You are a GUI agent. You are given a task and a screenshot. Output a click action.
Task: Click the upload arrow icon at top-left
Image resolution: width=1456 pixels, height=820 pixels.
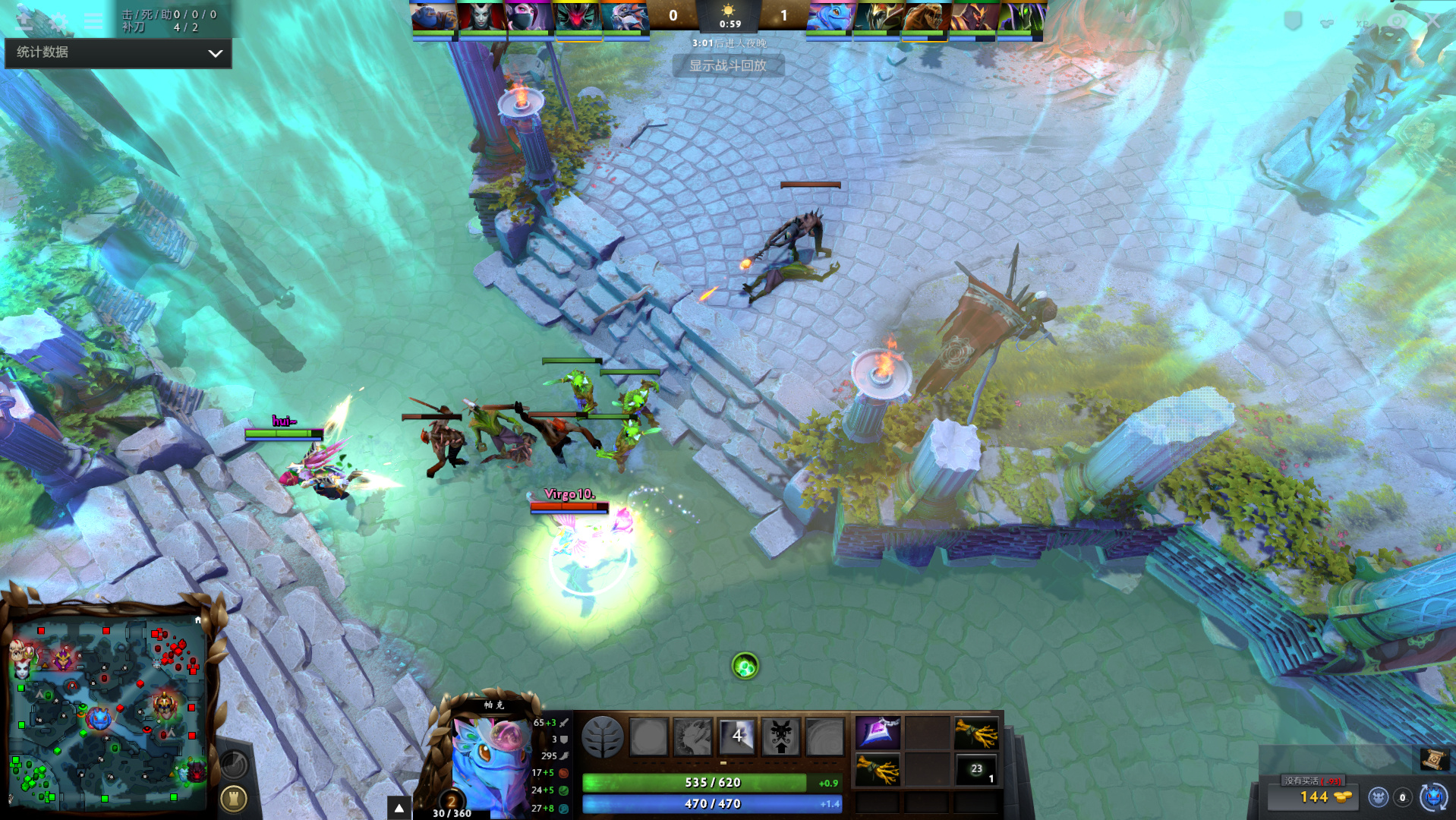point(24,20)
